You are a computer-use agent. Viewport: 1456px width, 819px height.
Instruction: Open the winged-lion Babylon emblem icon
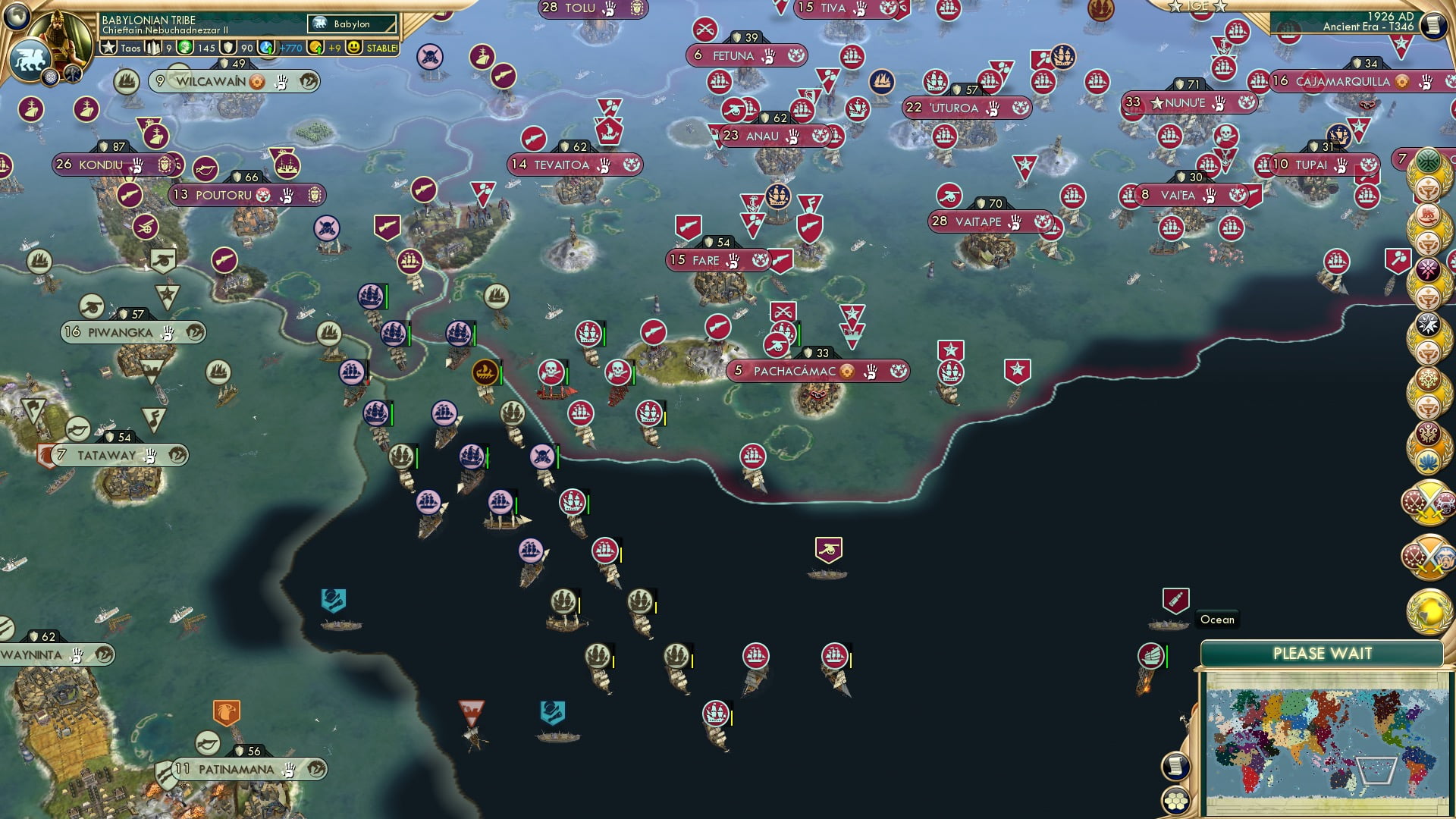tap(31, 58)
